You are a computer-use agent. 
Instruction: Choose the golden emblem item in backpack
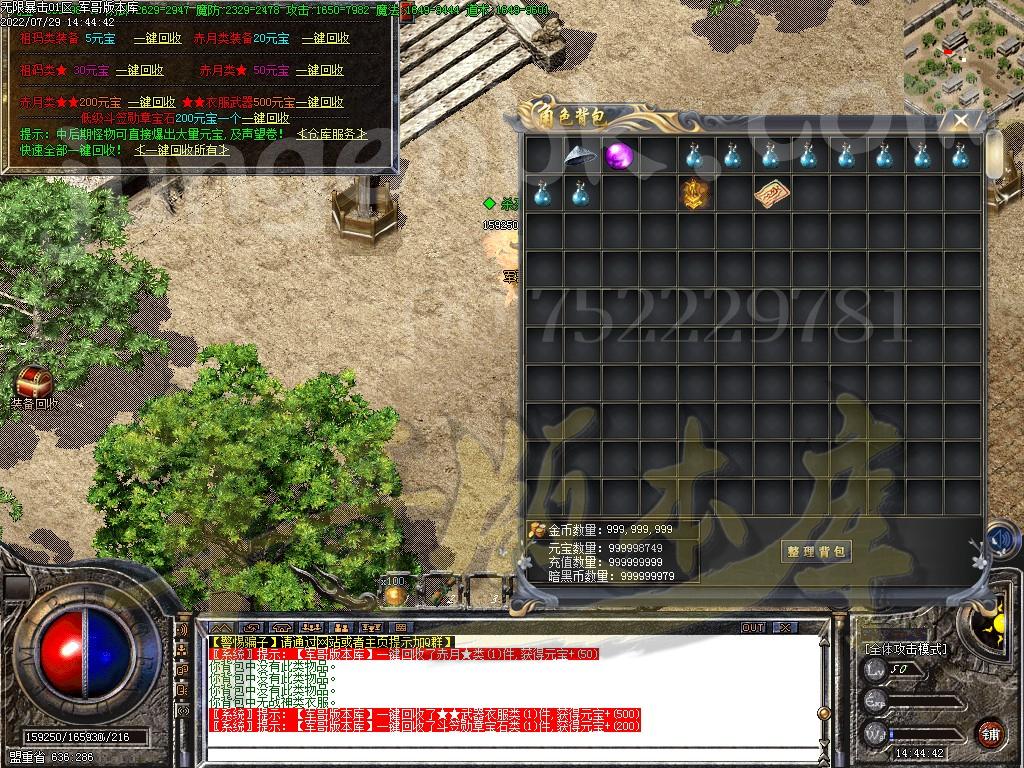(x=695, y=193)
